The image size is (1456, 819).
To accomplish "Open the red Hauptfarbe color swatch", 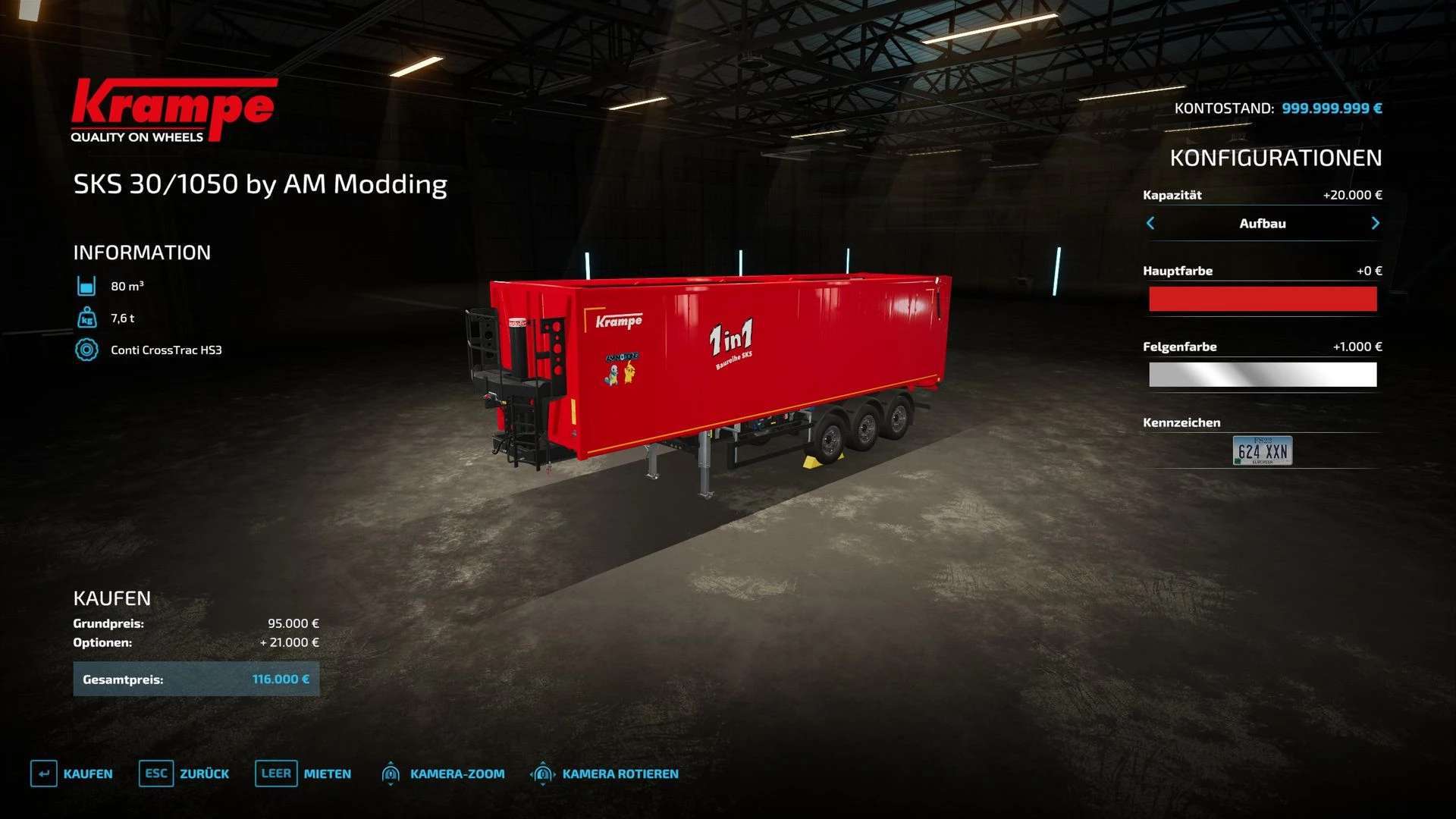I will pos(1263,299).
